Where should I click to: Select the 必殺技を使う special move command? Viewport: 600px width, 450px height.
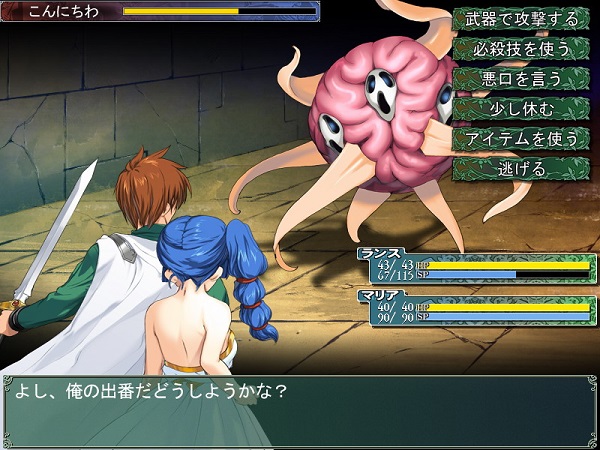521,49
